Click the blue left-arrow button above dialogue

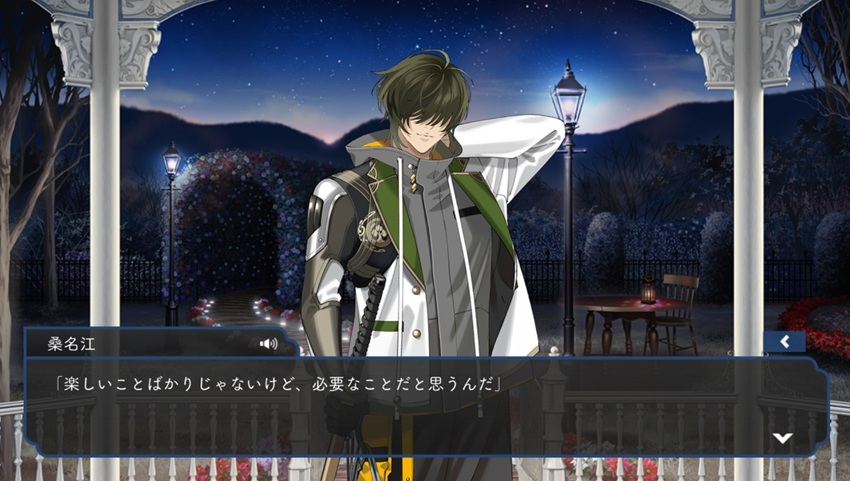coord(784,342)
